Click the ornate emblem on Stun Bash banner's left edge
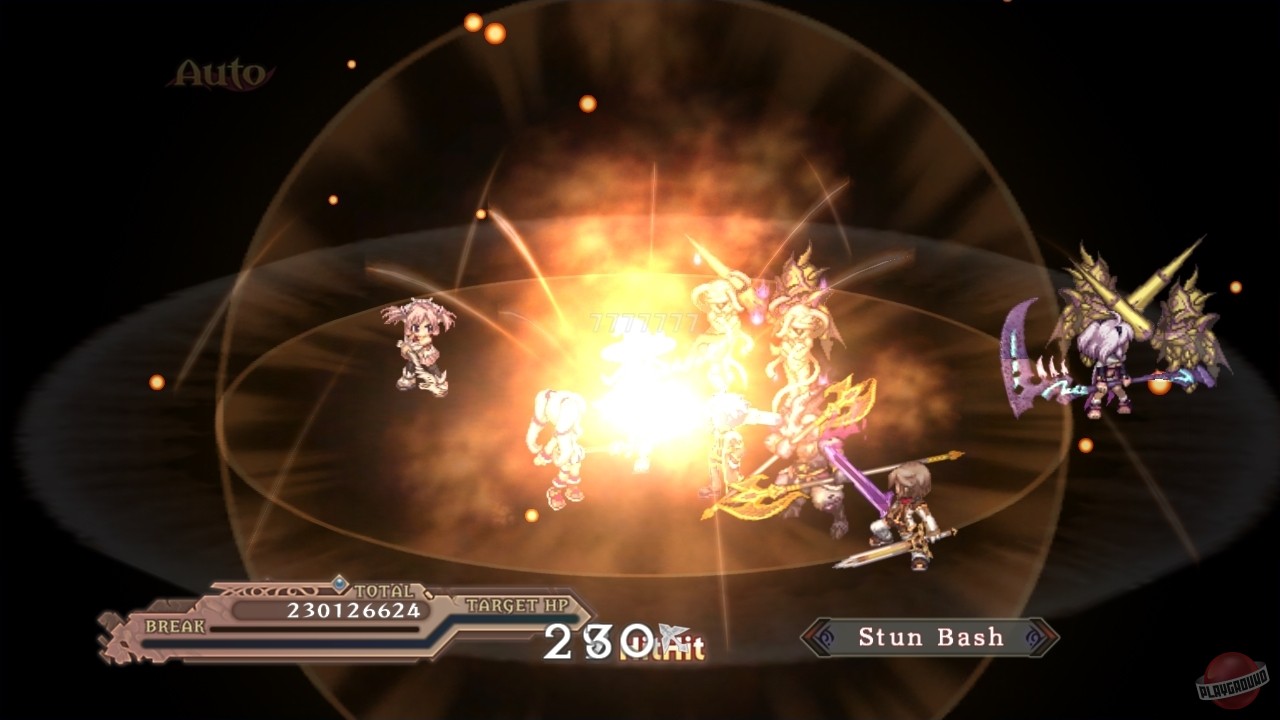This screenshot has height=720, width=1280. pyautogui.click(x=826, y=636)
